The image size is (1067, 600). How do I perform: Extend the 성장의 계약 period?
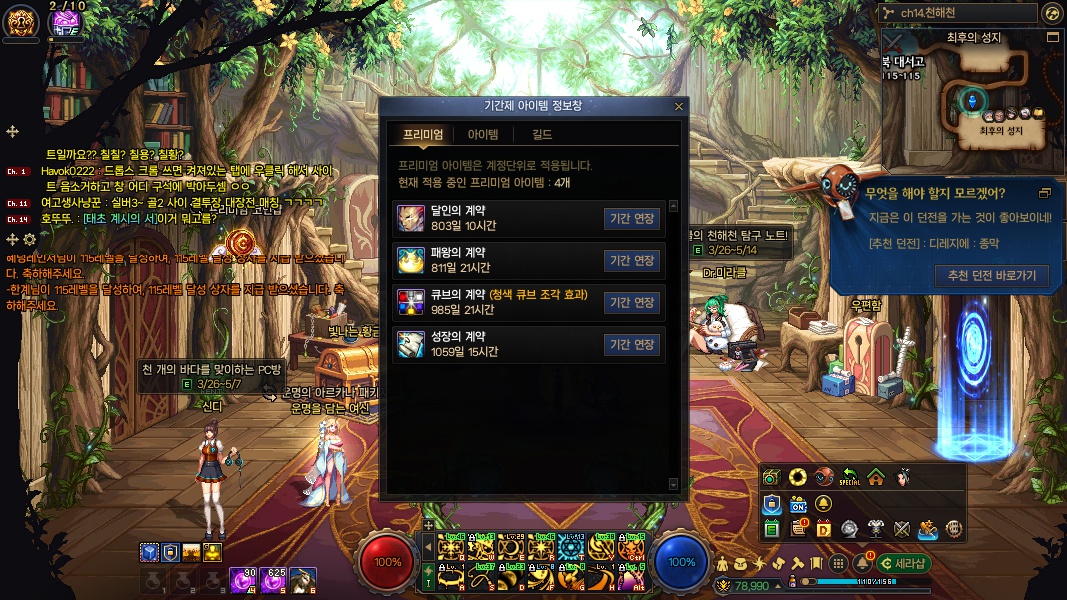632,345
